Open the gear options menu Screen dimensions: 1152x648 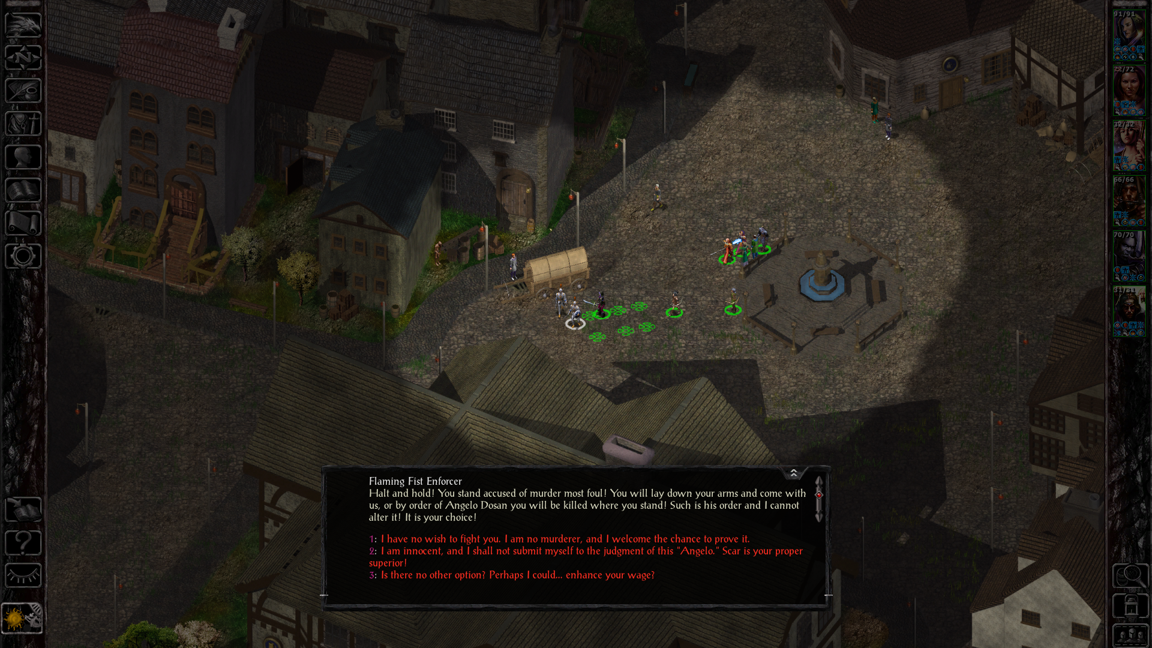(23, 256)
